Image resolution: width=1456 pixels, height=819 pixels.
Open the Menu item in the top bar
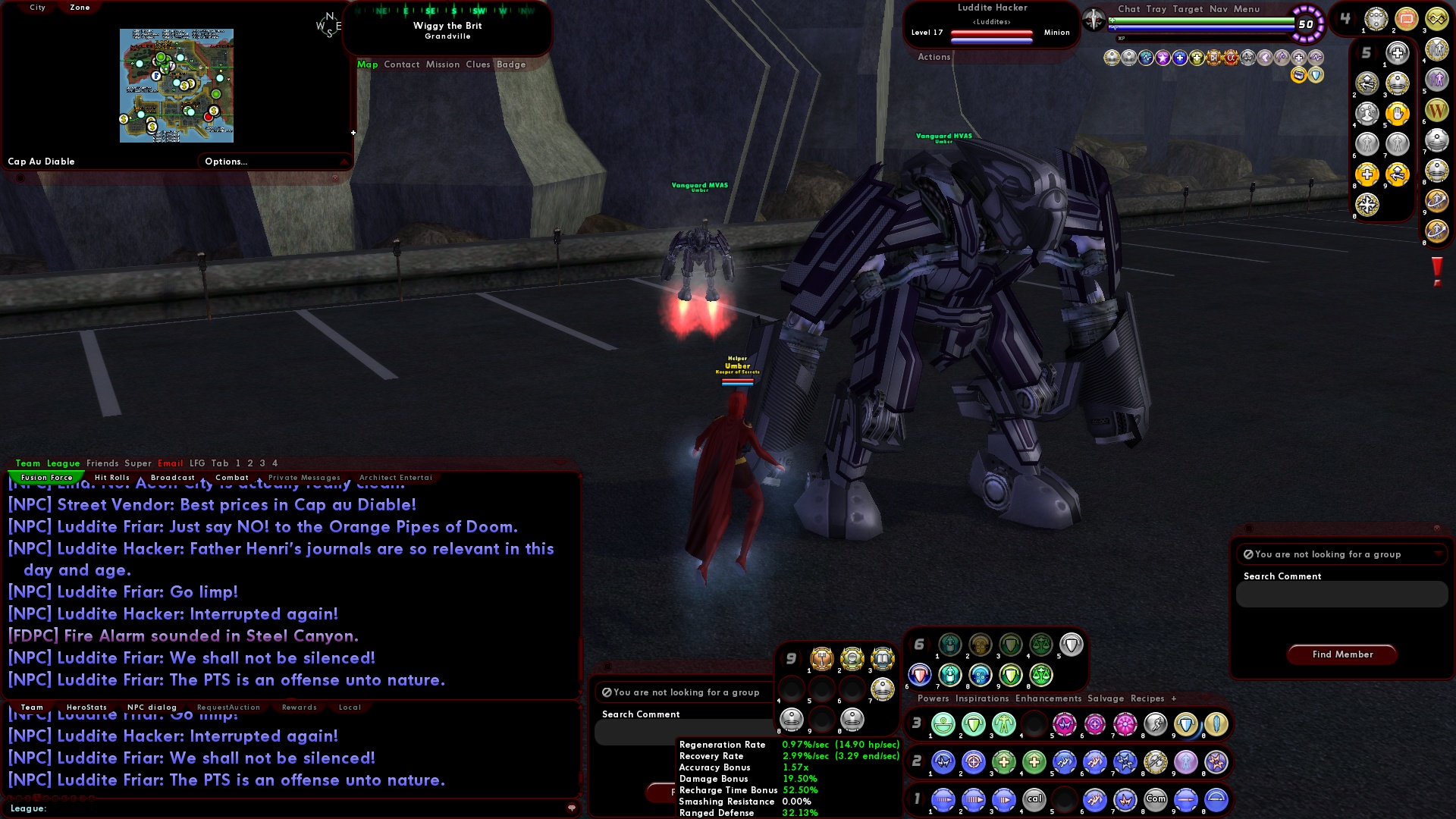(1247, 9)
